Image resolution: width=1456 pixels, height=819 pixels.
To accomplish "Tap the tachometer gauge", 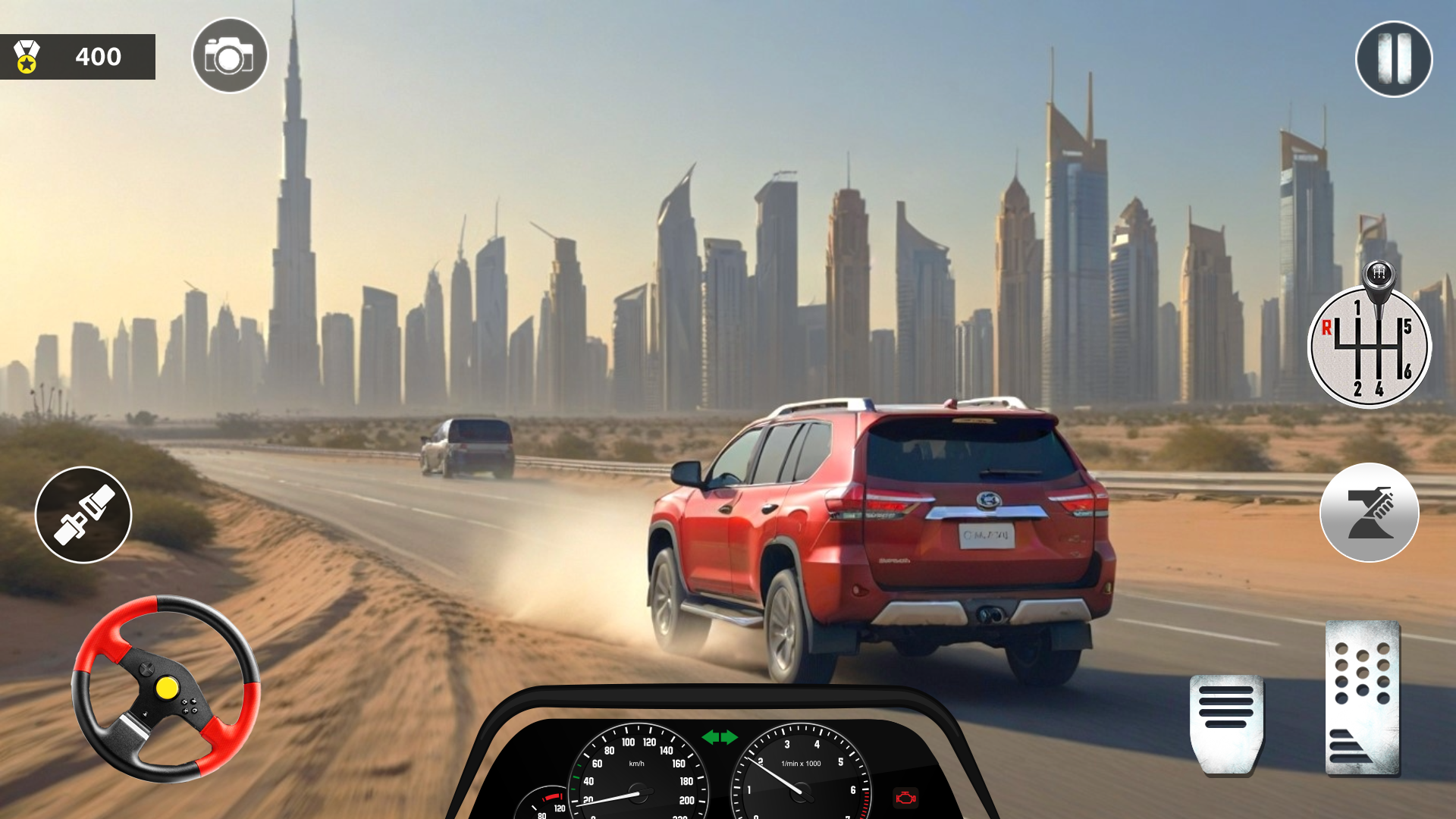I will tap(800, 790).
